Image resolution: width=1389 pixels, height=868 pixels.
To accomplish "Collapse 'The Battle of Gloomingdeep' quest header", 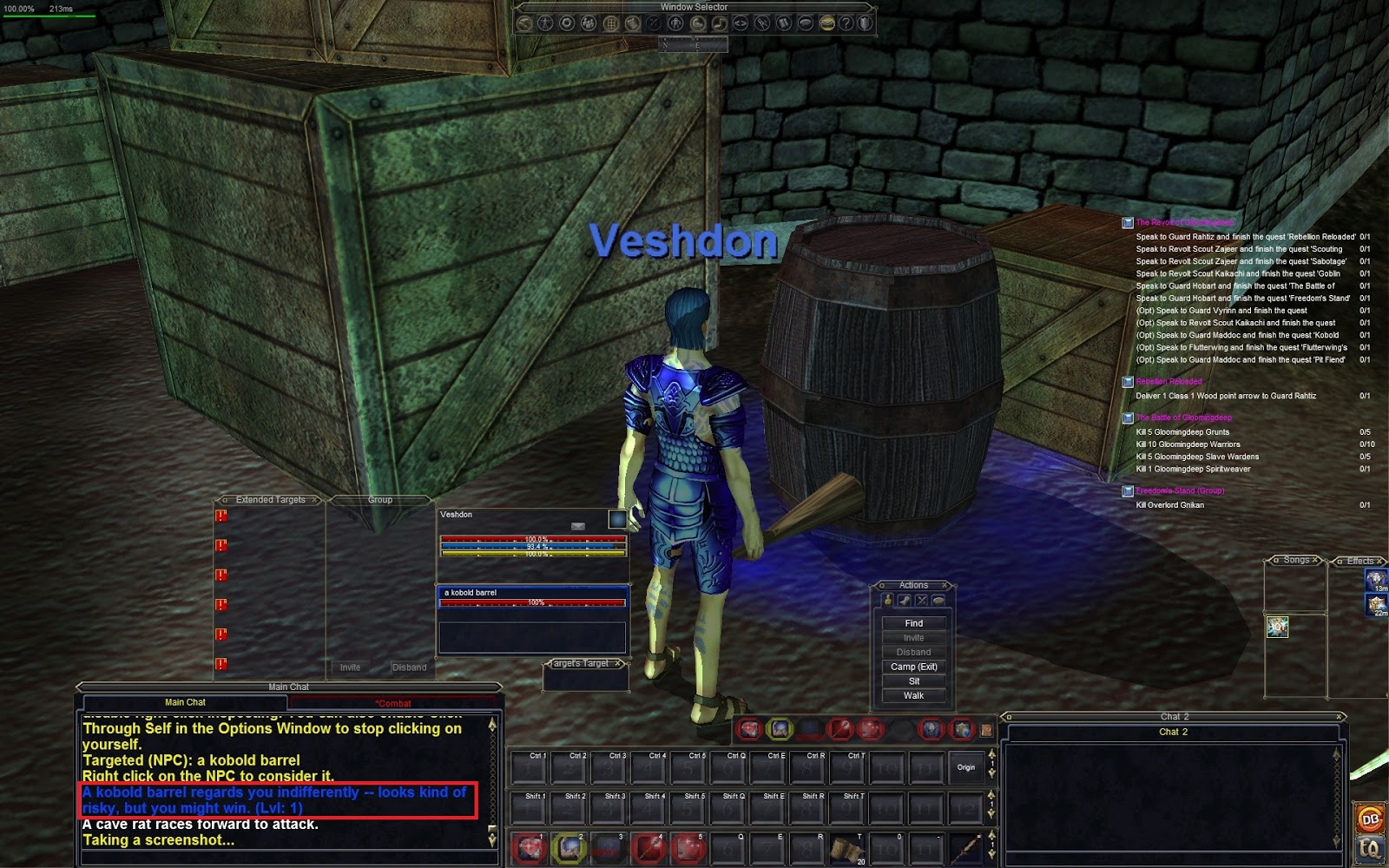I will 1130,418.
